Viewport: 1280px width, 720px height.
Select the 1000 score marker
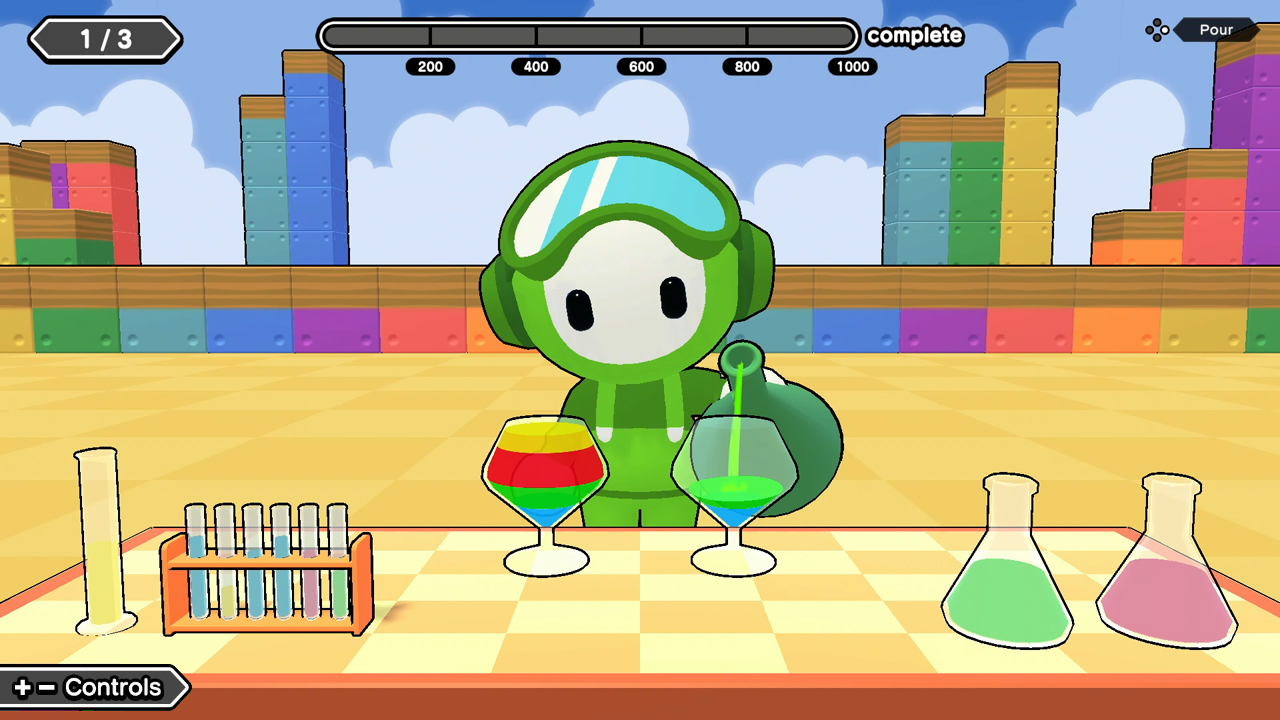[852, 66]
